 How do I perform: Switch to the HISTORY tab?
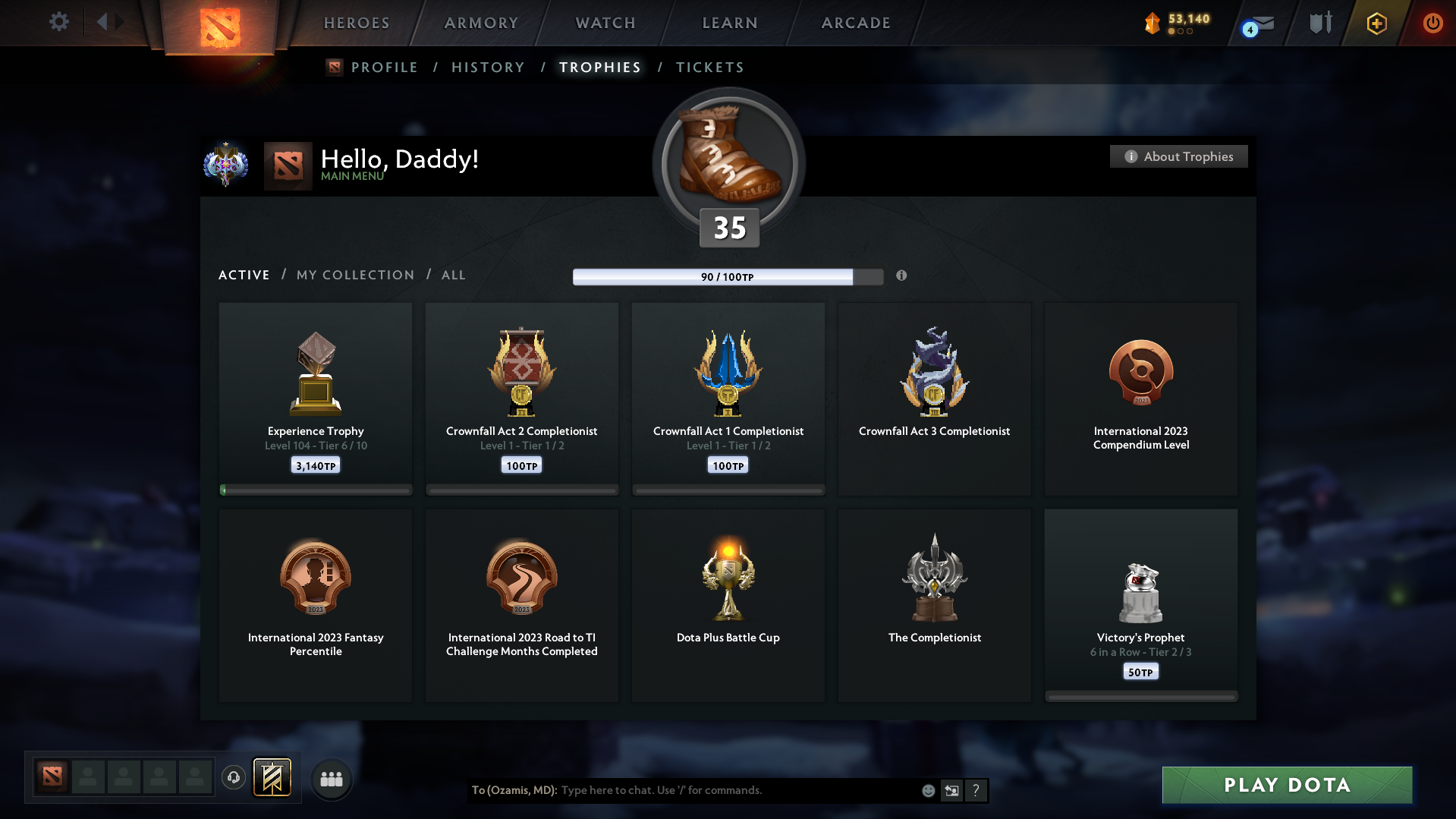488,67
